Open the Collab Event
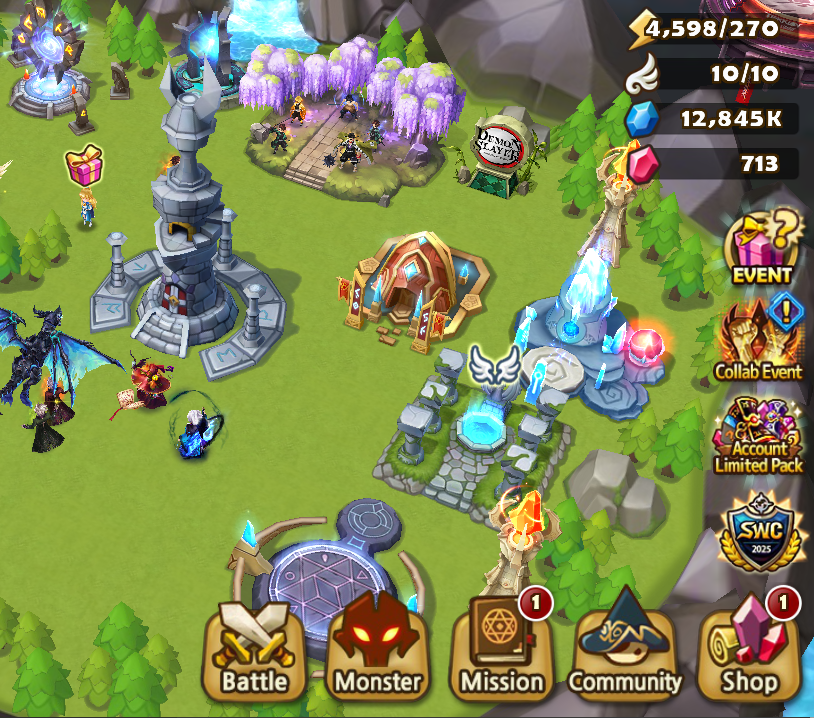 758,340
